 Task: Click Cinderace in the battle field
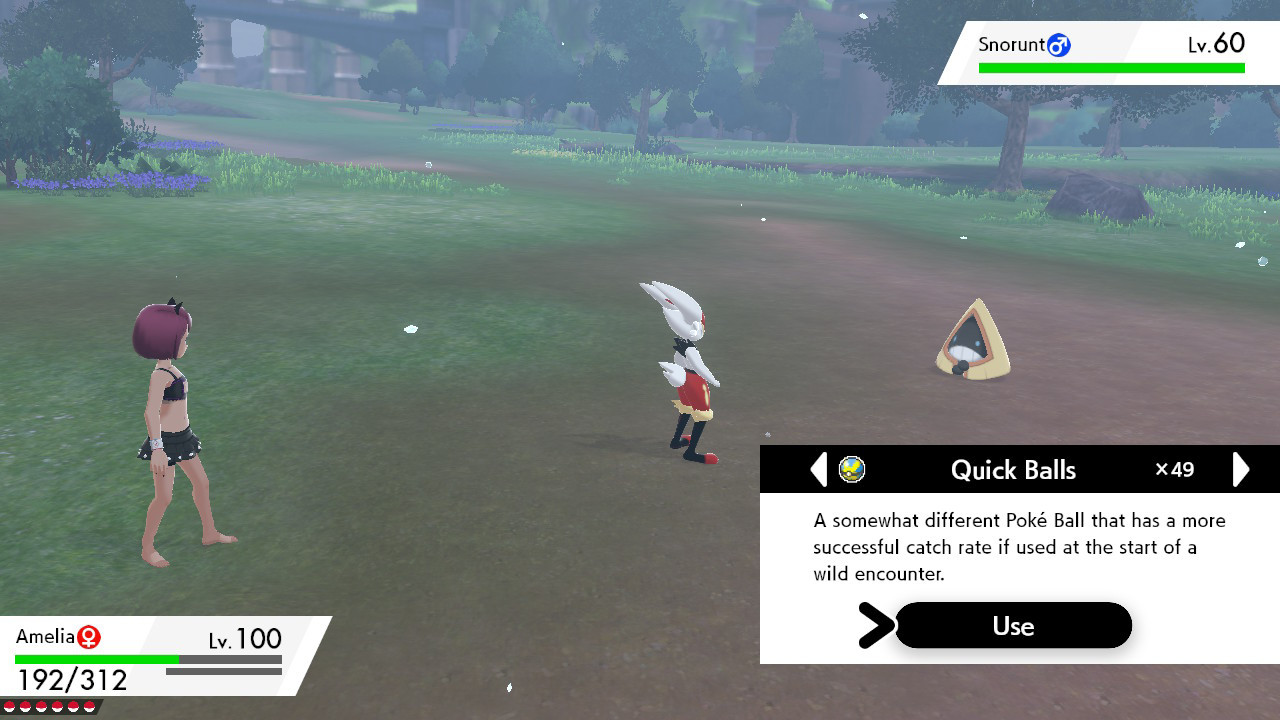(x=686, y=370)
